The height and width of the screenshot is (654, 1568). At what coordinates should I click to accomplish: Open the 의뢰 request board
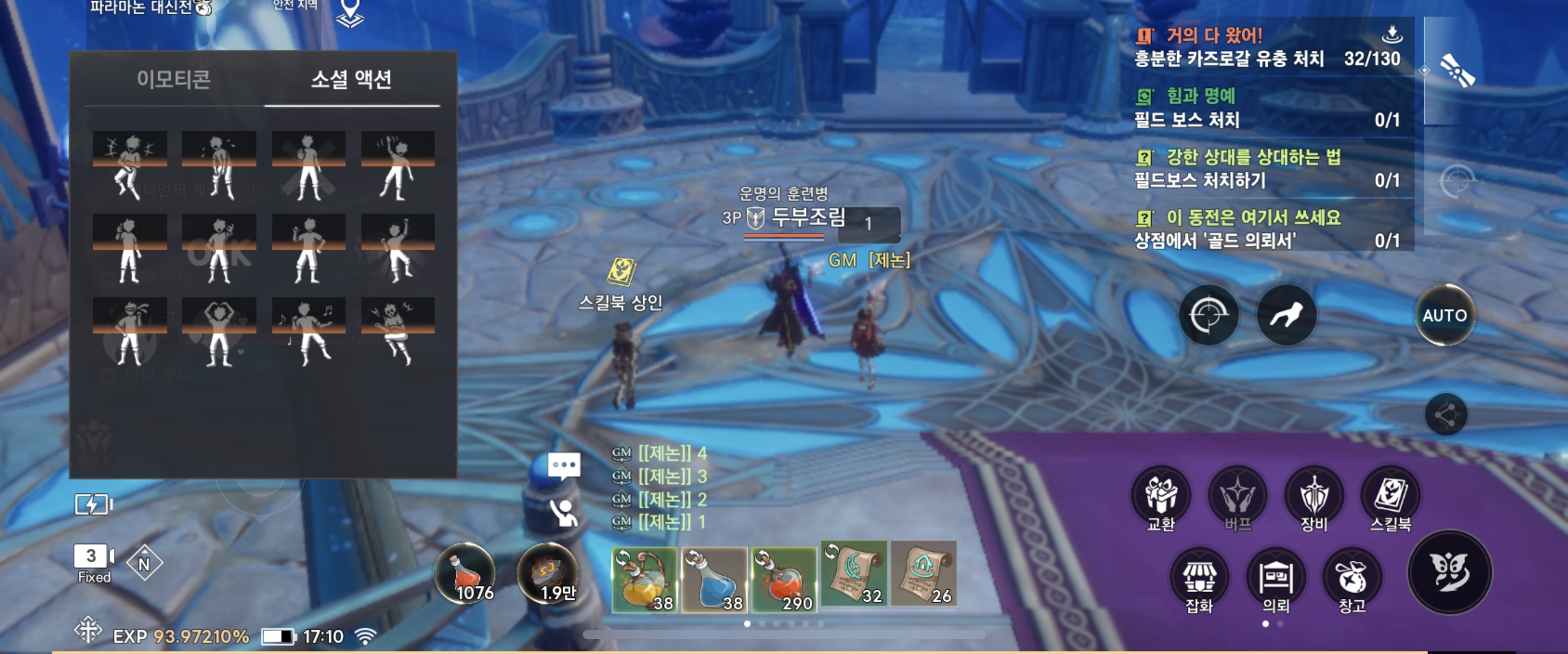(x=1276, y=579)
